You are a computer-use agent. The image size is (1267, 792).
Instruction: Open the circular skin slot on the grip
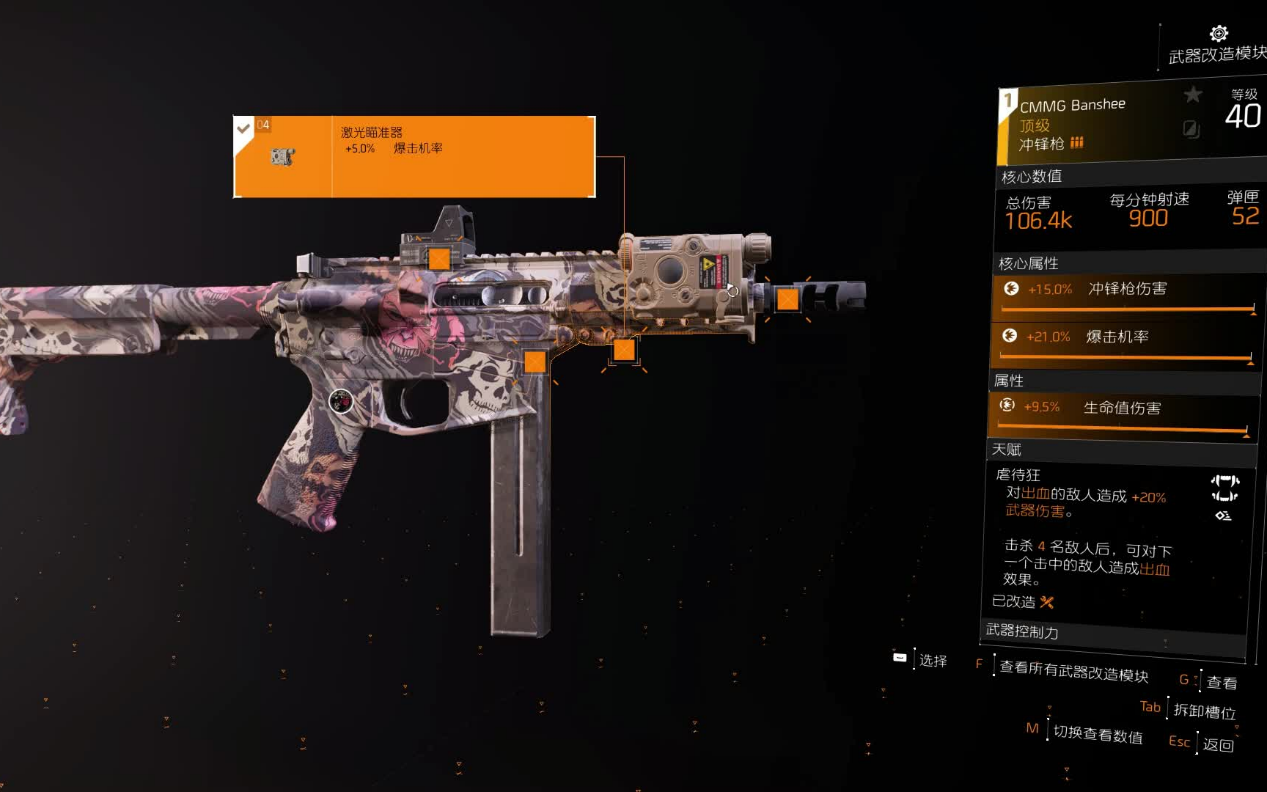341,402
